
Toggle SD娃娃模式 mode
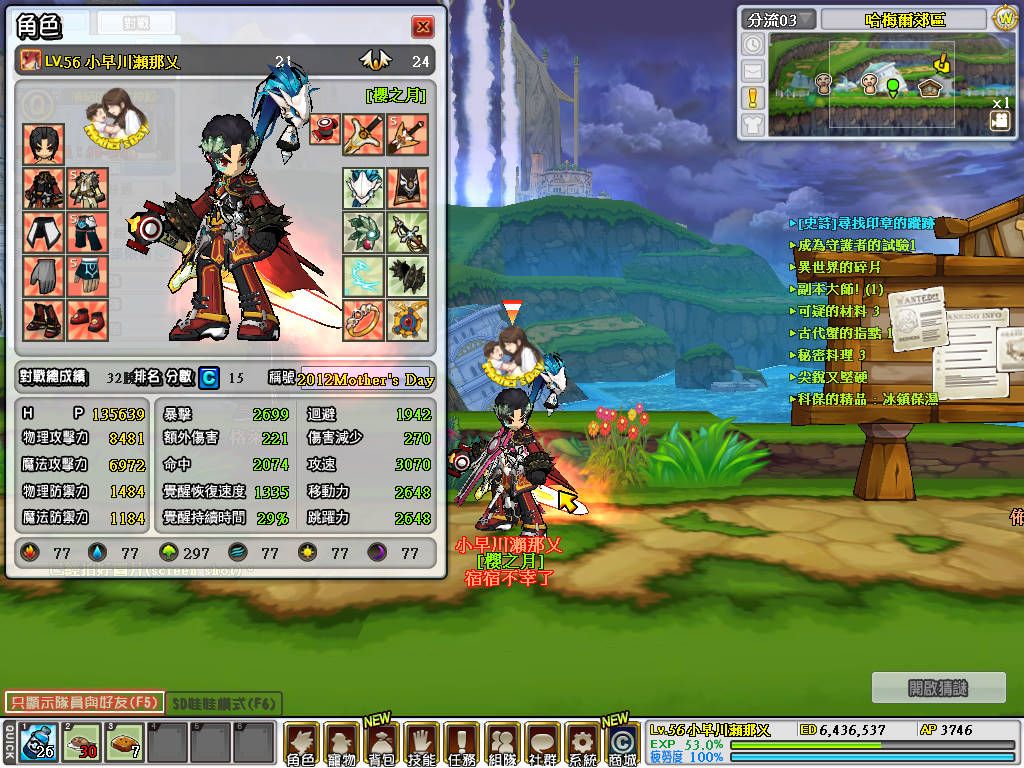[224, 704]
